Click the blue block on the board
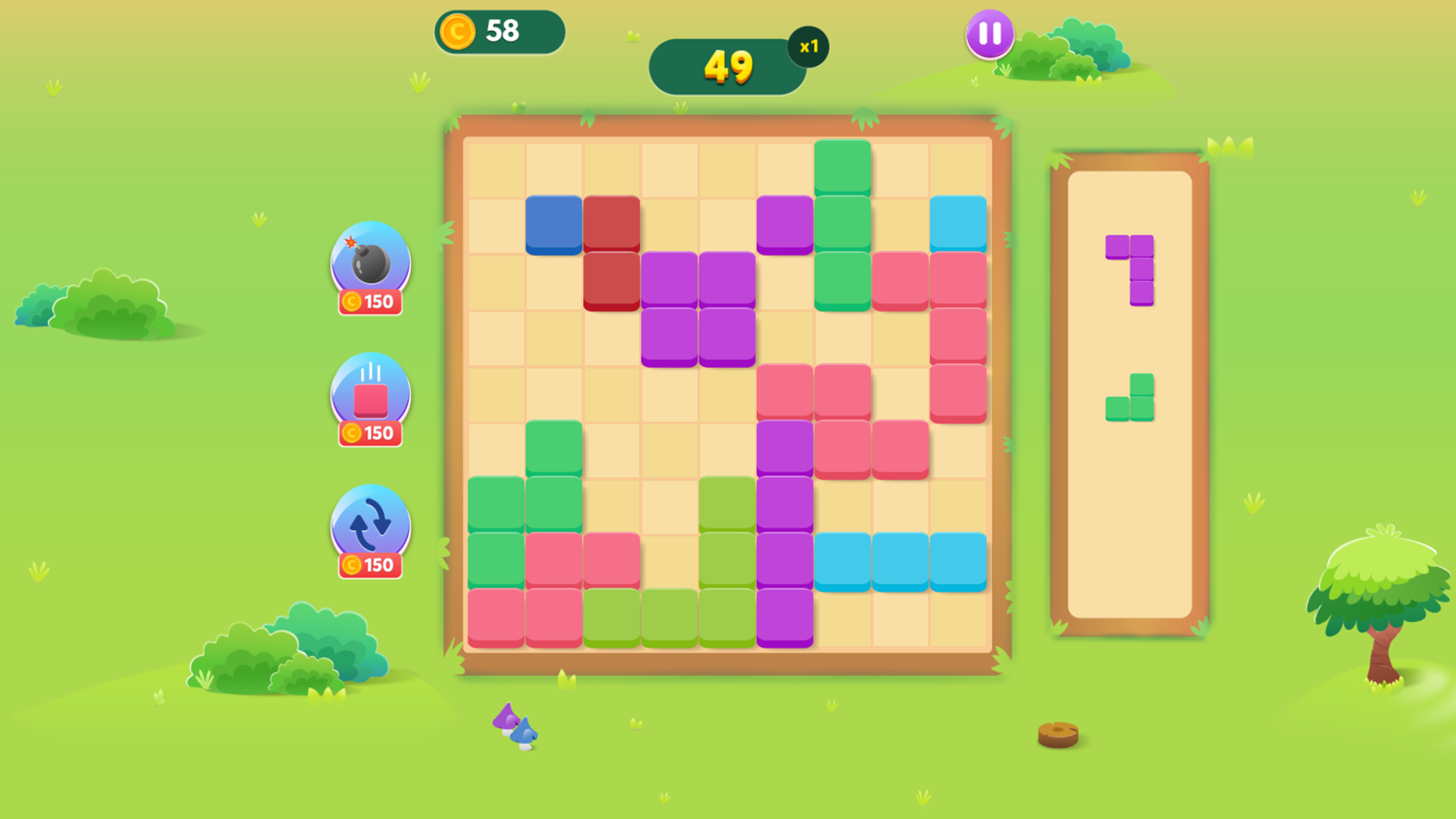 click(x=554, y=223)
